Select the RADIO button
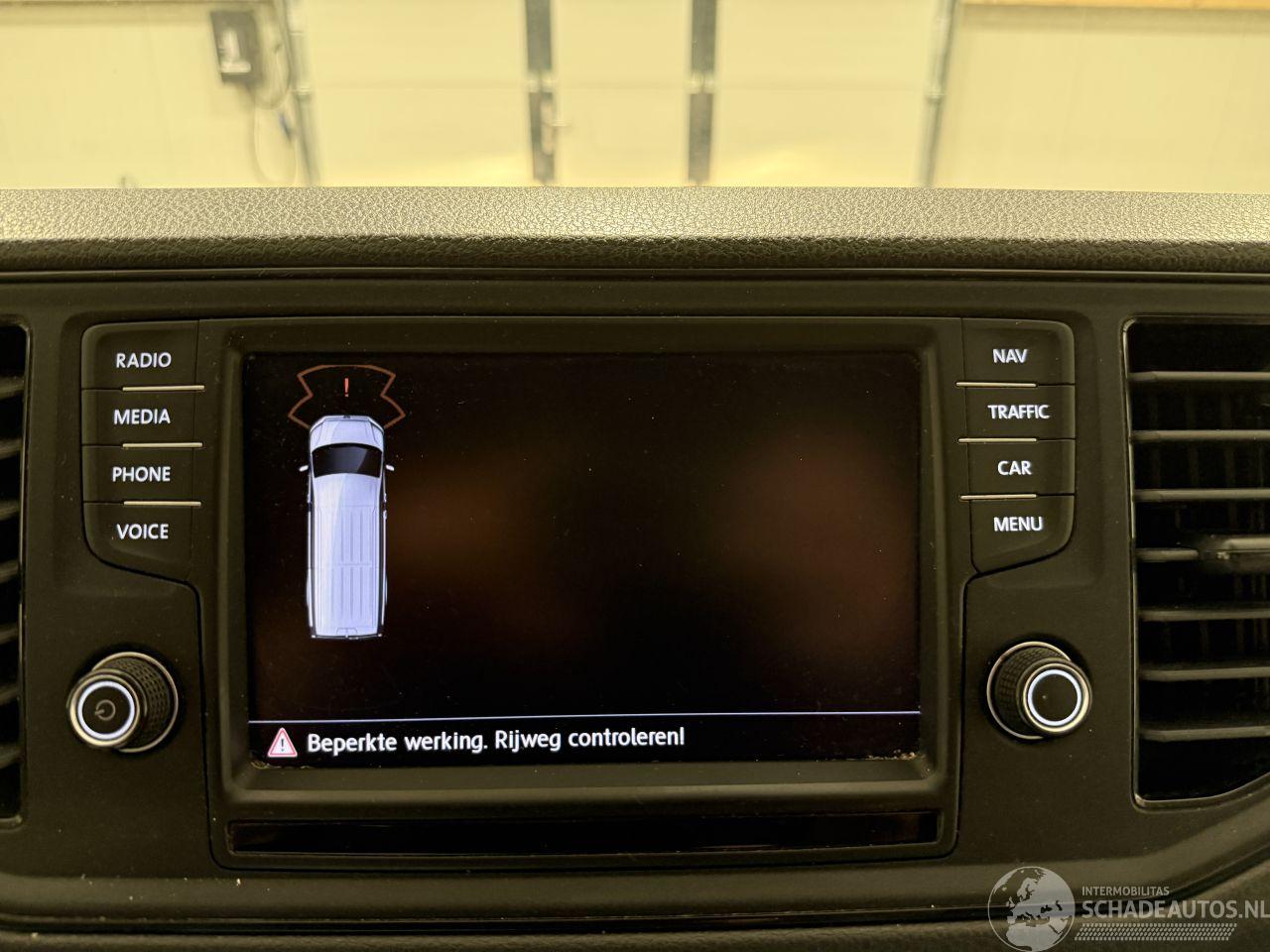This screenshot has width=1270, height=952. coord(143,360)
